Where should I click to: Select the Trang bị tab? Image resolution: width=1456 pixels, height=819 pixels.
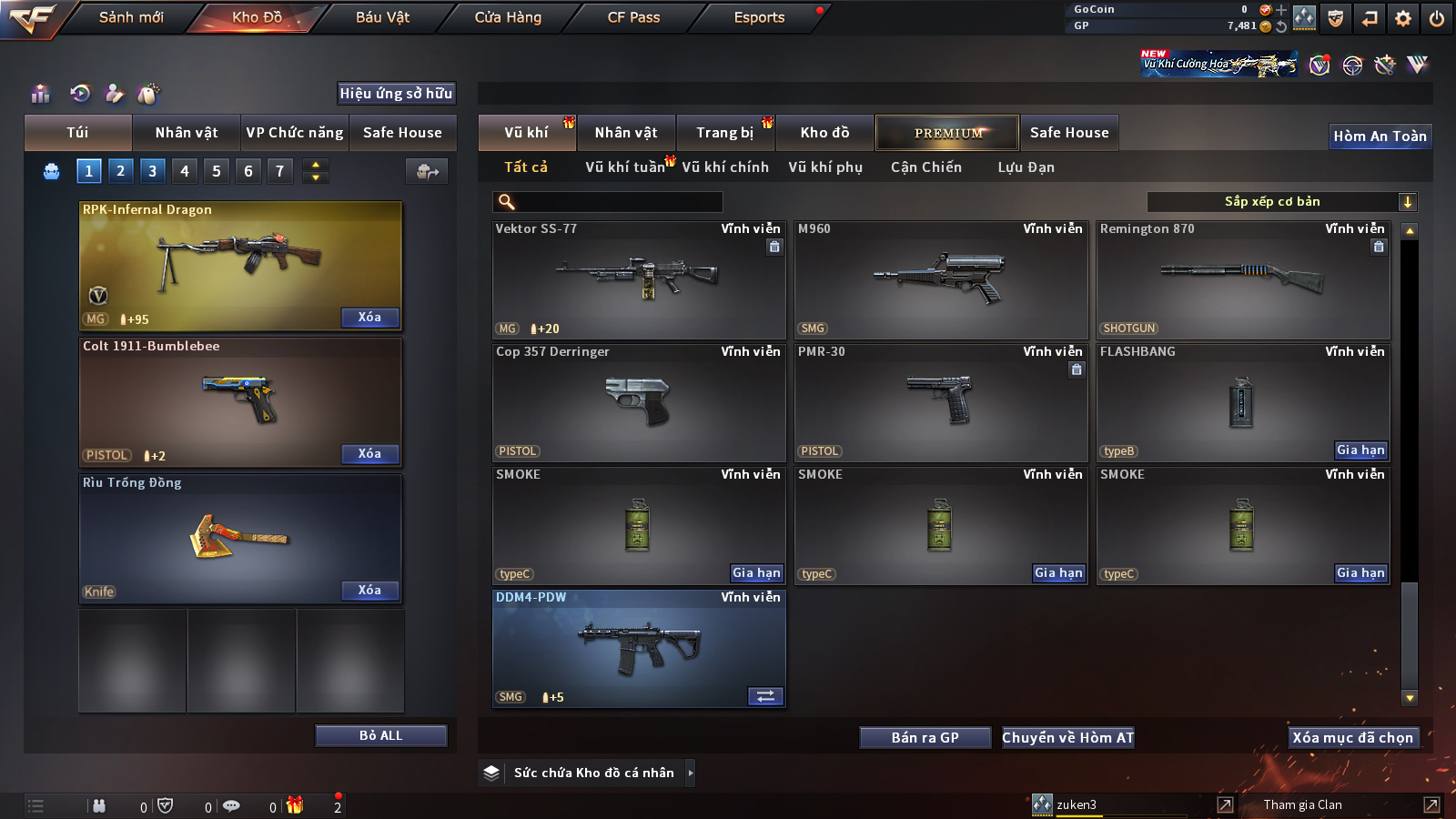[724, 133]
